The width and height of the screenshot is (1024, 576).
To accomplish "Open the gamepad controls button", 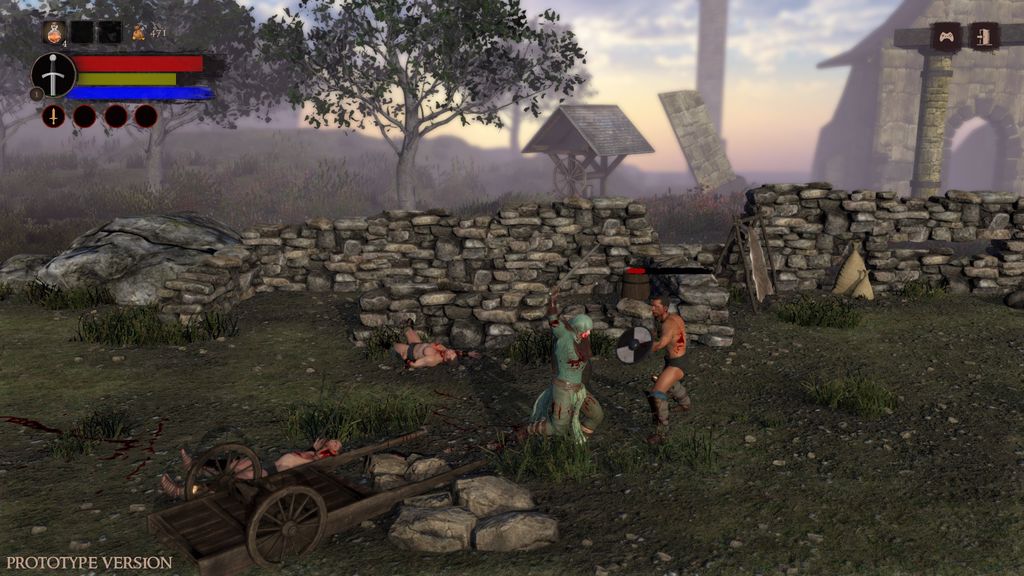I will point(946,37).
